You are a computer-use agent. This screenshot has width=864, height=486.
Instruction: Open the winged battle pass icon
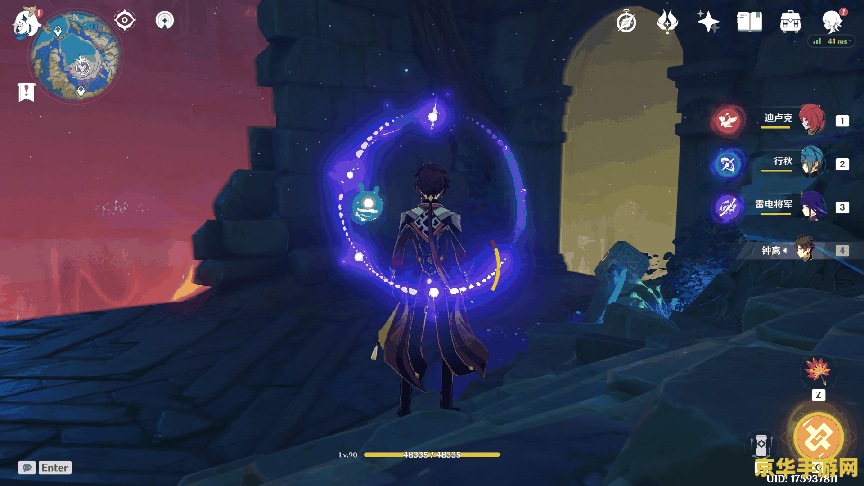(669, 21)
